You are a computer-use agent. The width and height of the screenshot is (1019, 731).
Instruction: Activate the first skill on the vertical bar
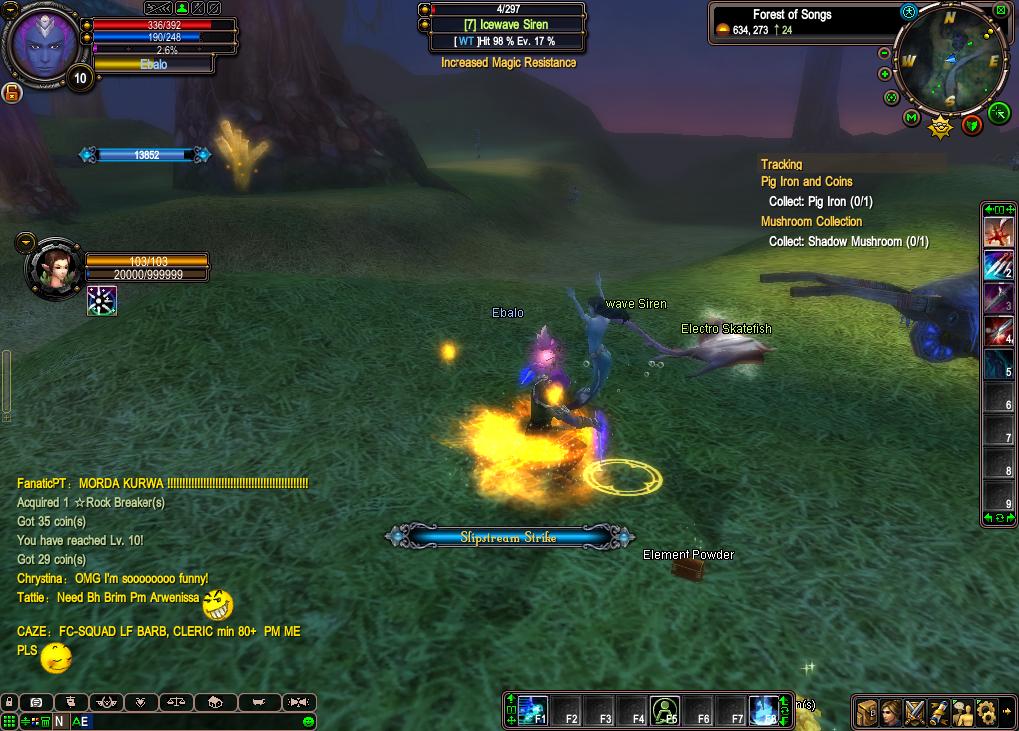(x=998, y=232)
